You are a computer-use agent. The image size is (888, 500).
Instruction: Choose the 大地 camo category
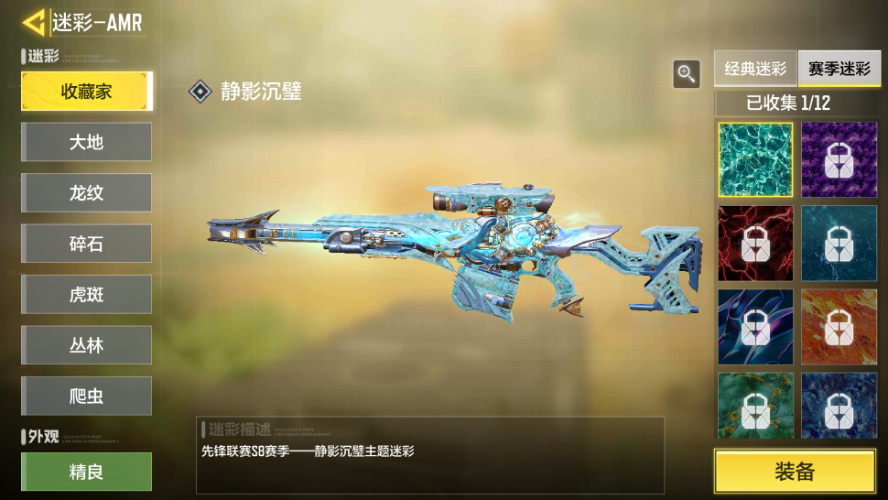86,142
